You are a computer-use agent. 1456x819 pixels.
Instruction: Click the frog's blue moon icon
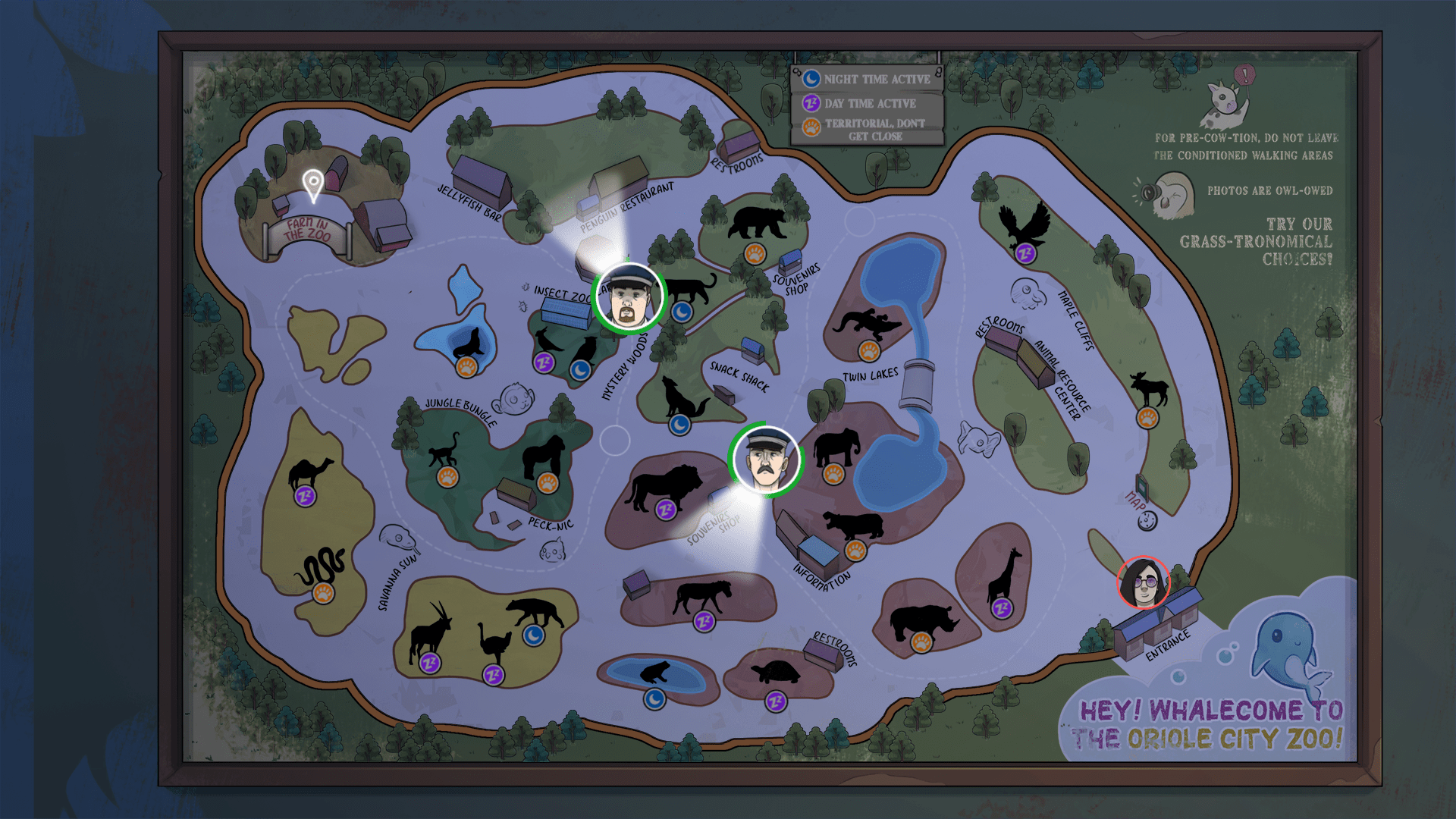[x=654, y=698]
